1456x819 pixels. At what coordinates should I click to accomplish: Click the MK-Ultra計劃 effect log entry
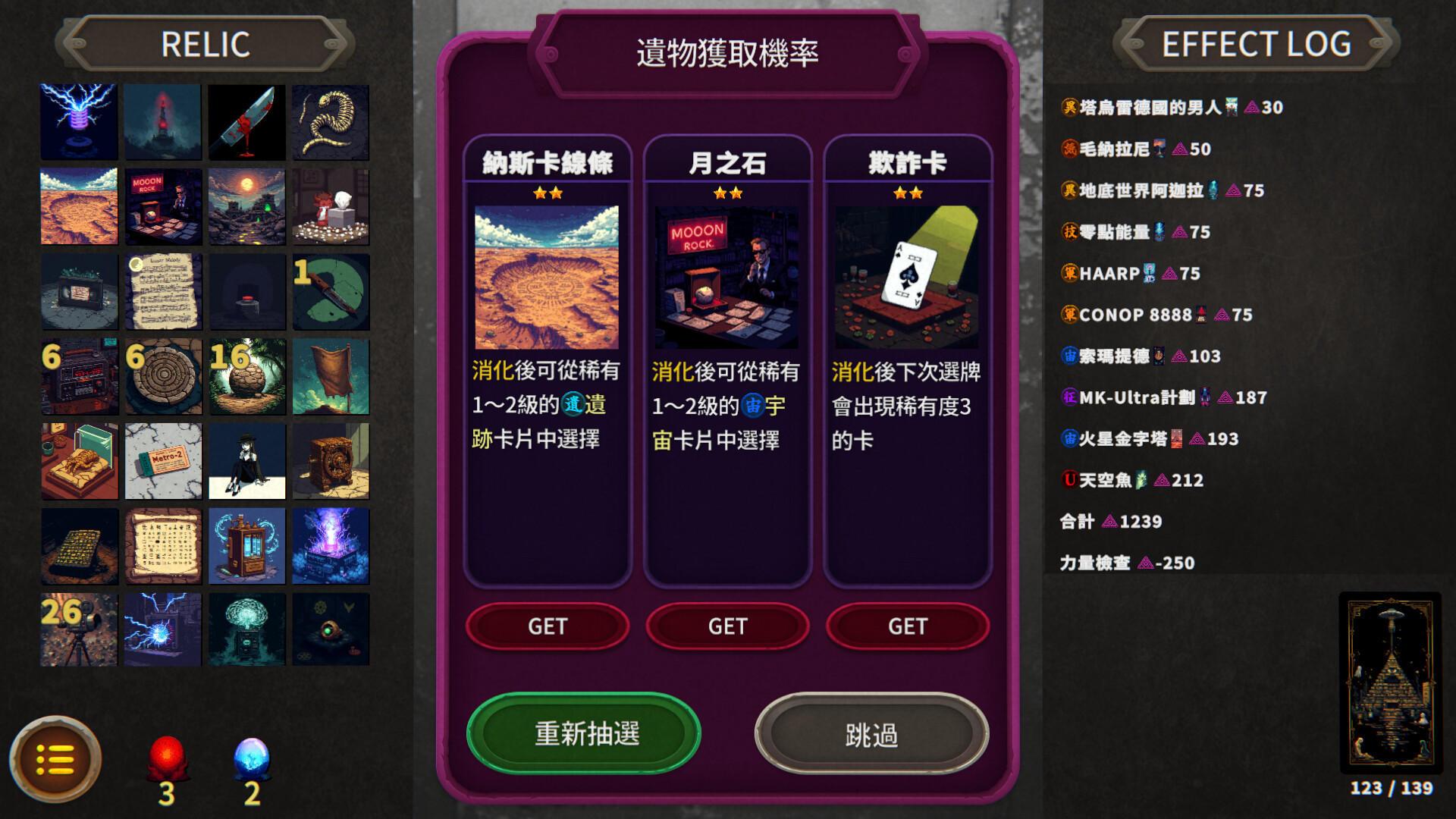[x=1153, y=397]
